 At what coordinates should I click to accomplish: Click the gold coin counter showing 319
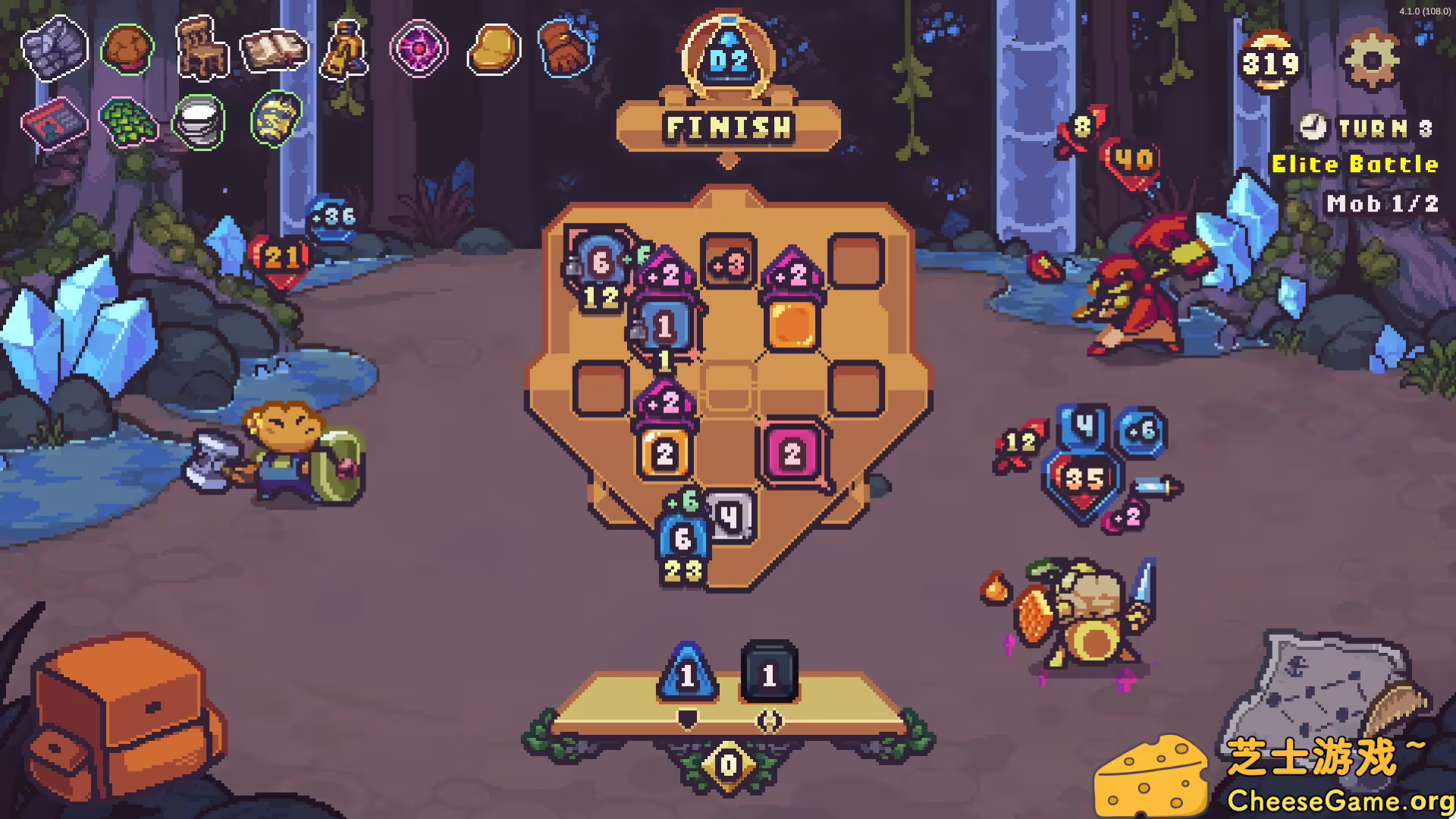1269,62
